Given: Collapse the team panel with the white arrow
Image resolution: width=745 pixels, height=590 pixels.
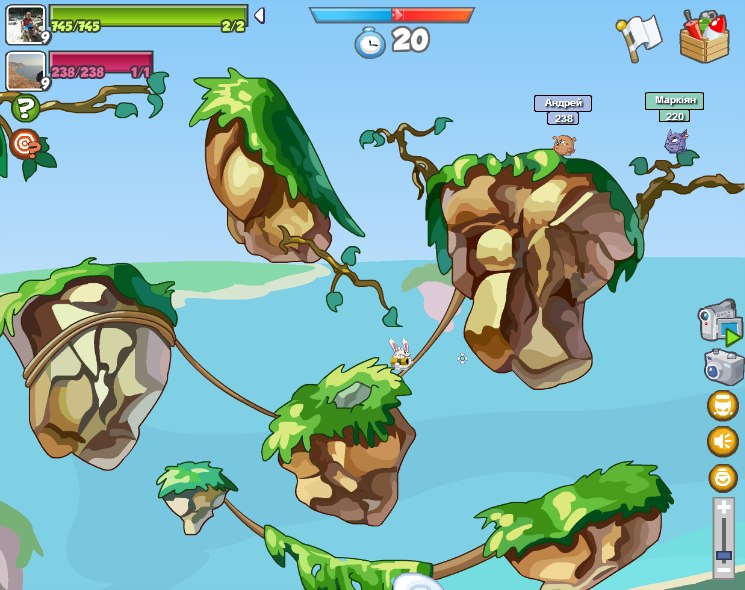Looking at the screenshot, I should pos(259,15).
